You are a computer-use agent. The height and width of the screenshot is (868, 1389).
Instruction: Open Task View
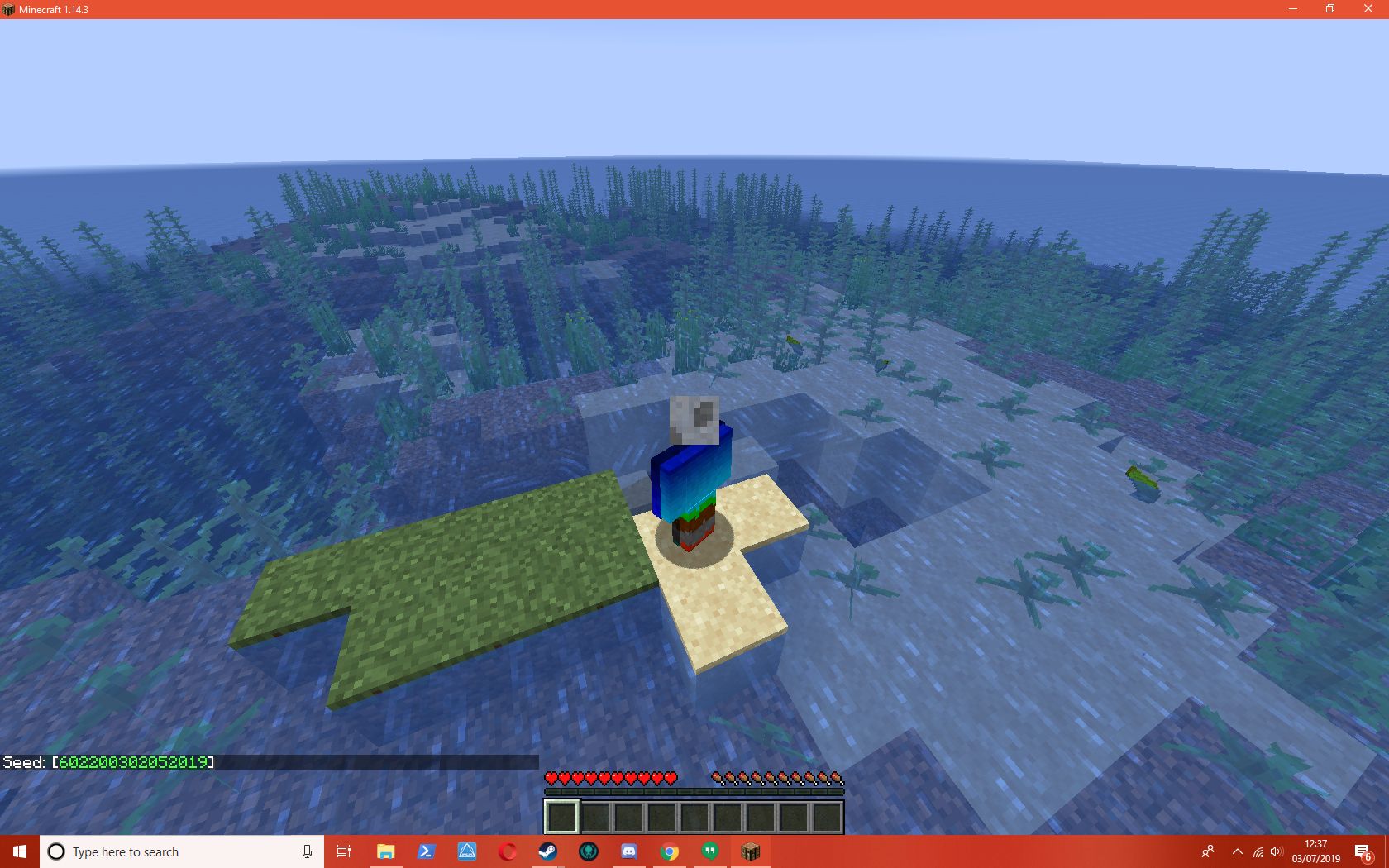point(344,851)
